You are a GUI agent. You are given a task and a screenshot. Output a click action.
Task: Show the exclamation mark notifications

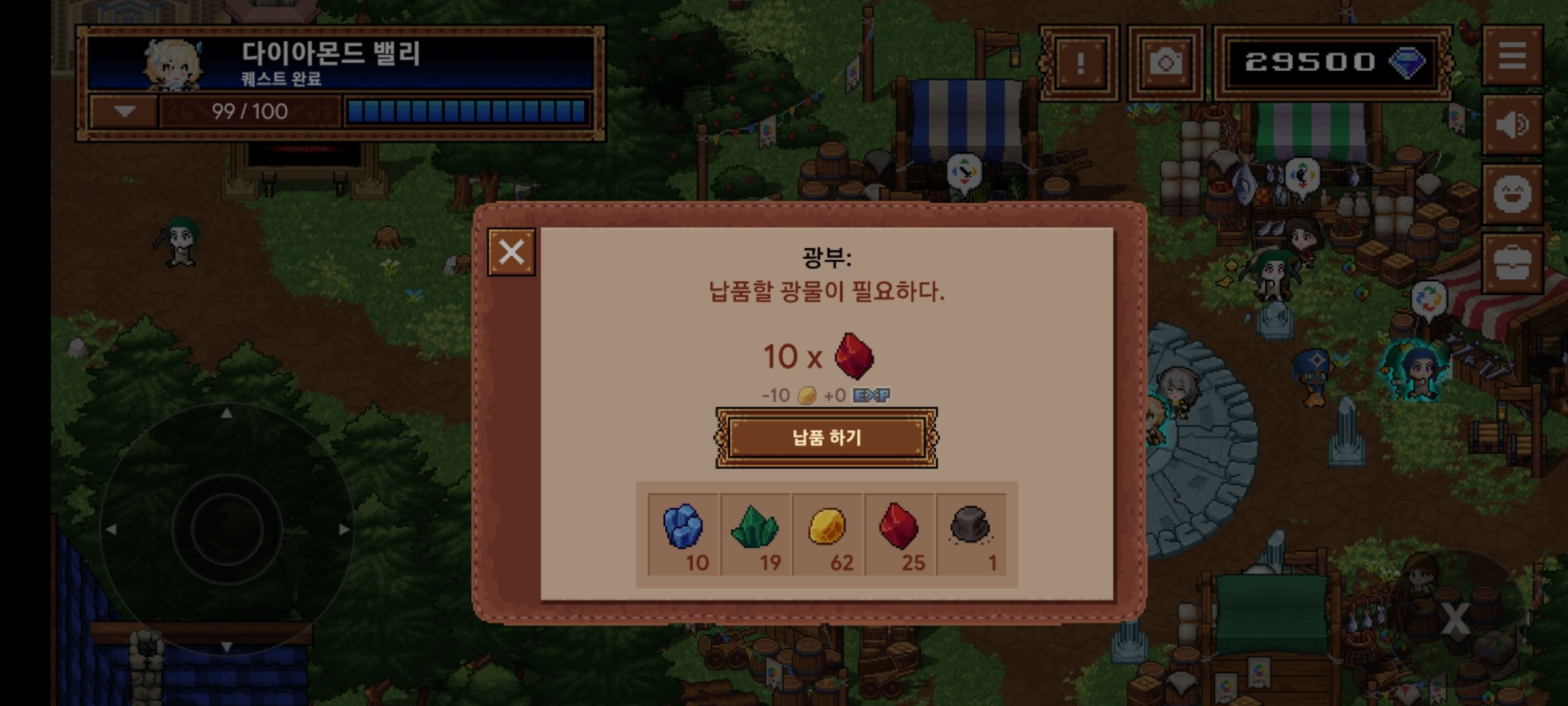pos(1080,63)
